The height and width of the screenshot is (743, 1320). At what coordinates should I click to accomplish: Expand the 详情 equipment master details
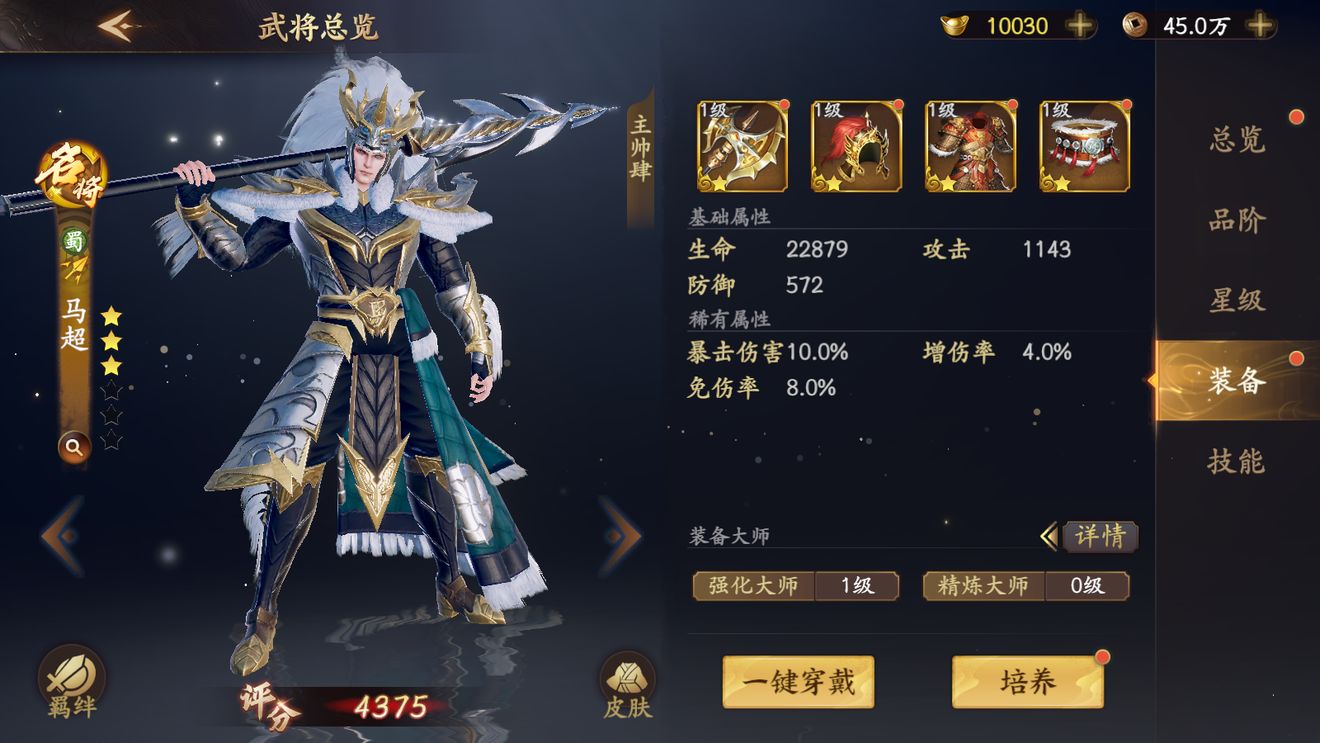1098,537
